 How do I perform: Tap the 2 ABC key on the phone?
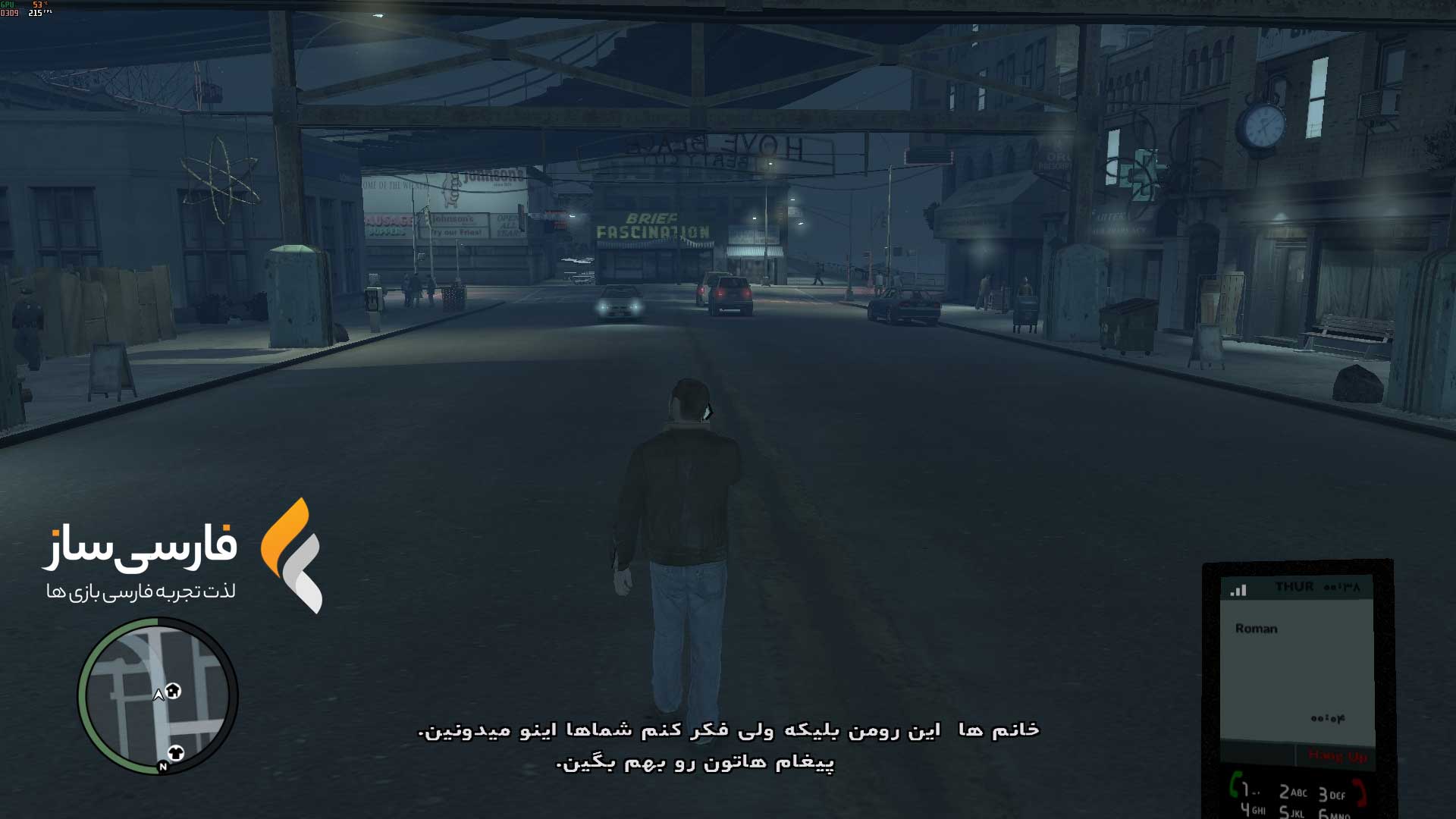coord(1293,792)
